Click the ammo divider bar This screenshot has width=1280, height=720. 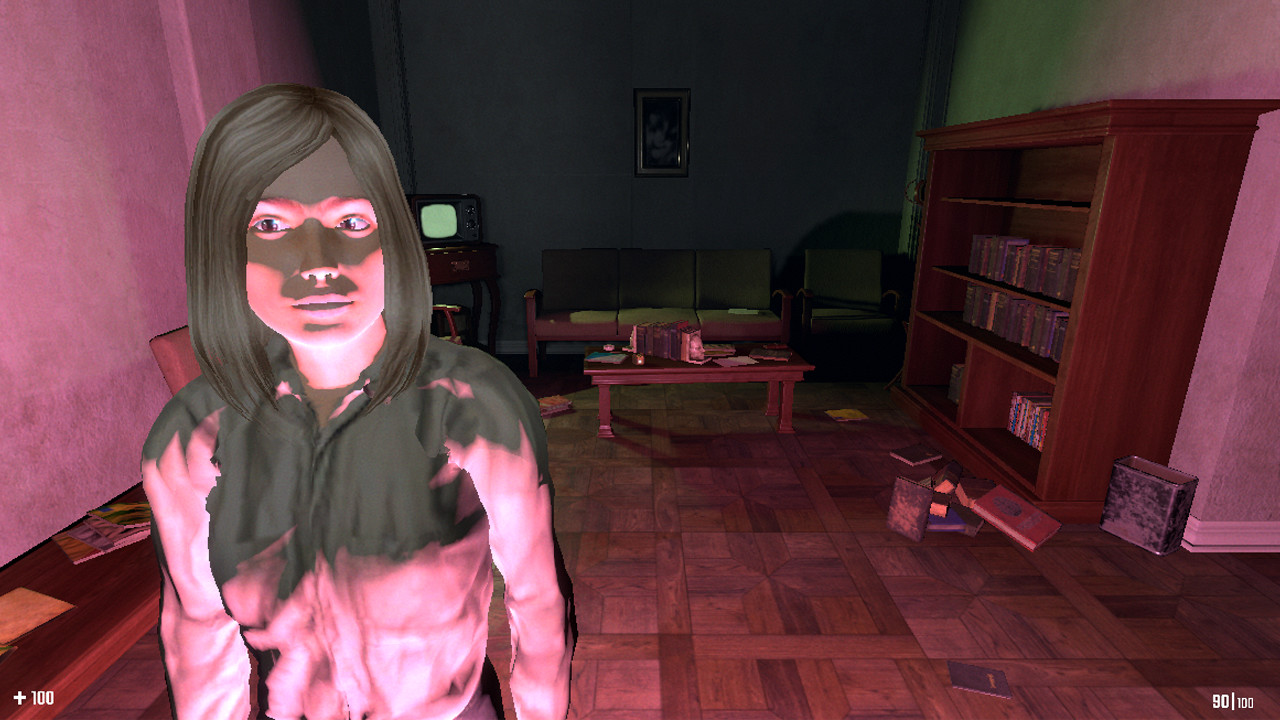click(1233, 701)
